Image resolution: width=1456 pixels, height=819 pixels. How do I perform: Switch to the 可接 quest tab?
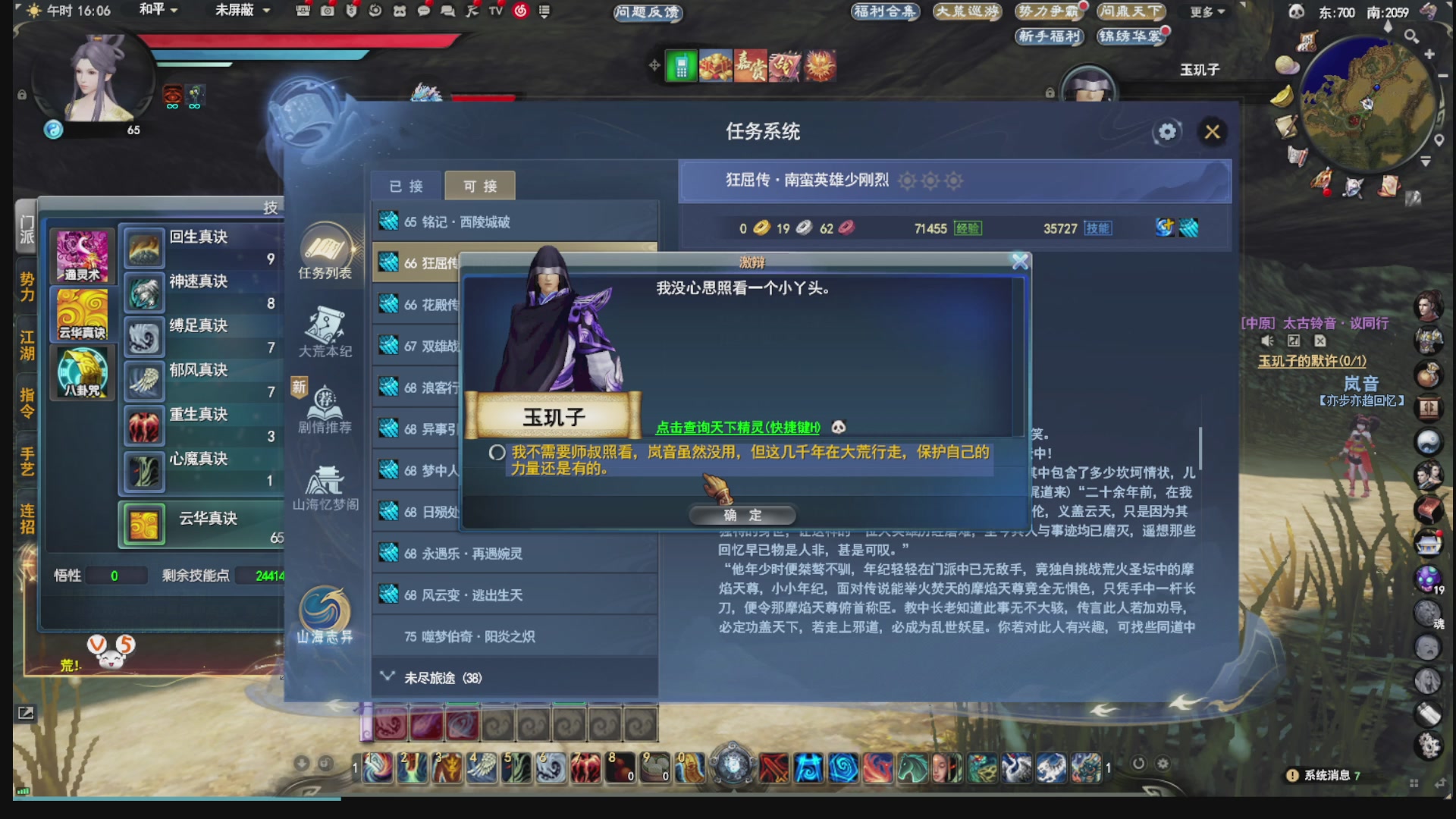coord(479,185)
